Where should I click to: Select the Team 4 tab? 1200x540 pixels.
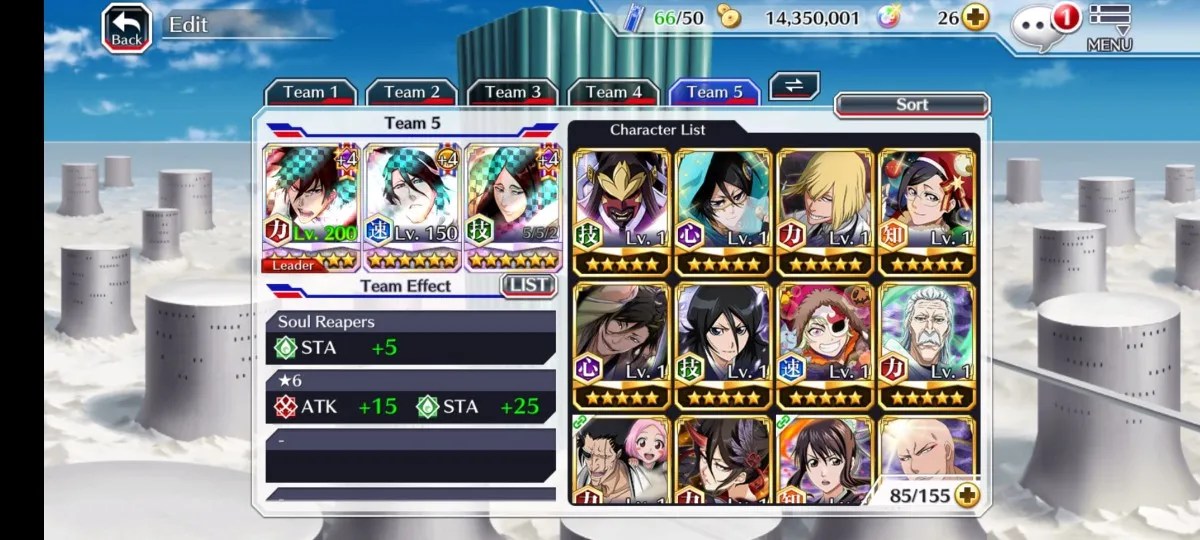coord(614,92)
